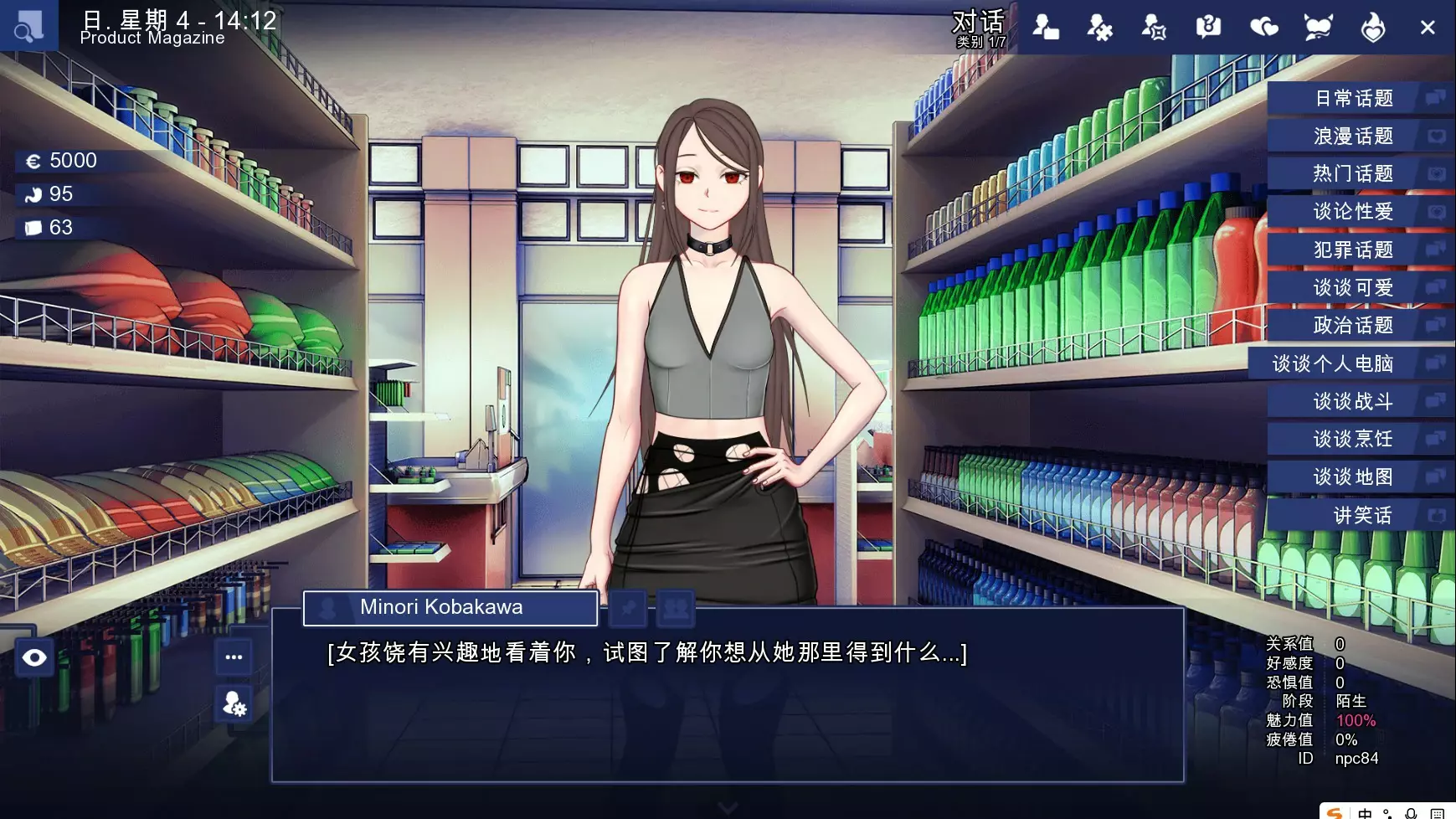1456x819 pixels.
Task: Open the character settings gear button
Action: pyautogui.click(x=234, y=703)
